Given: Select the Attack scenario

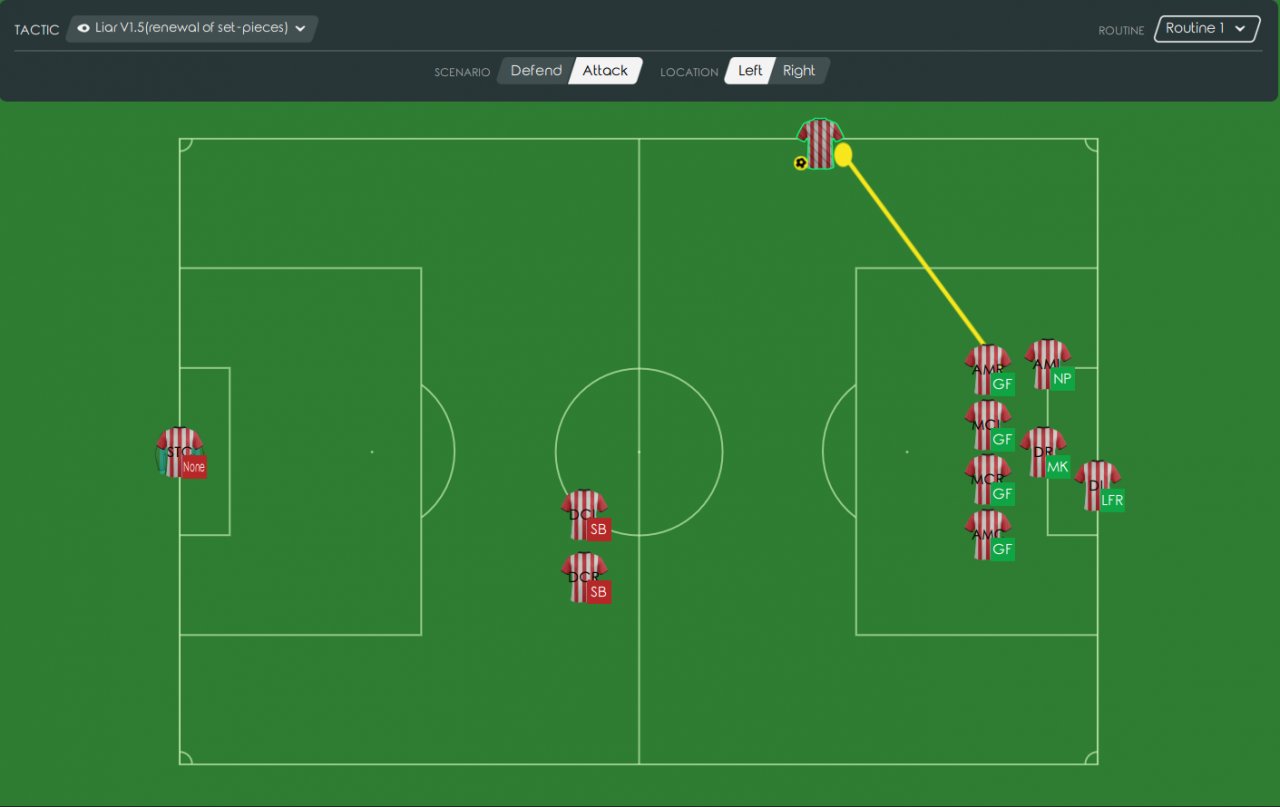Looking at the screenshot, I should pyautogui.click(x=605, y=71).
